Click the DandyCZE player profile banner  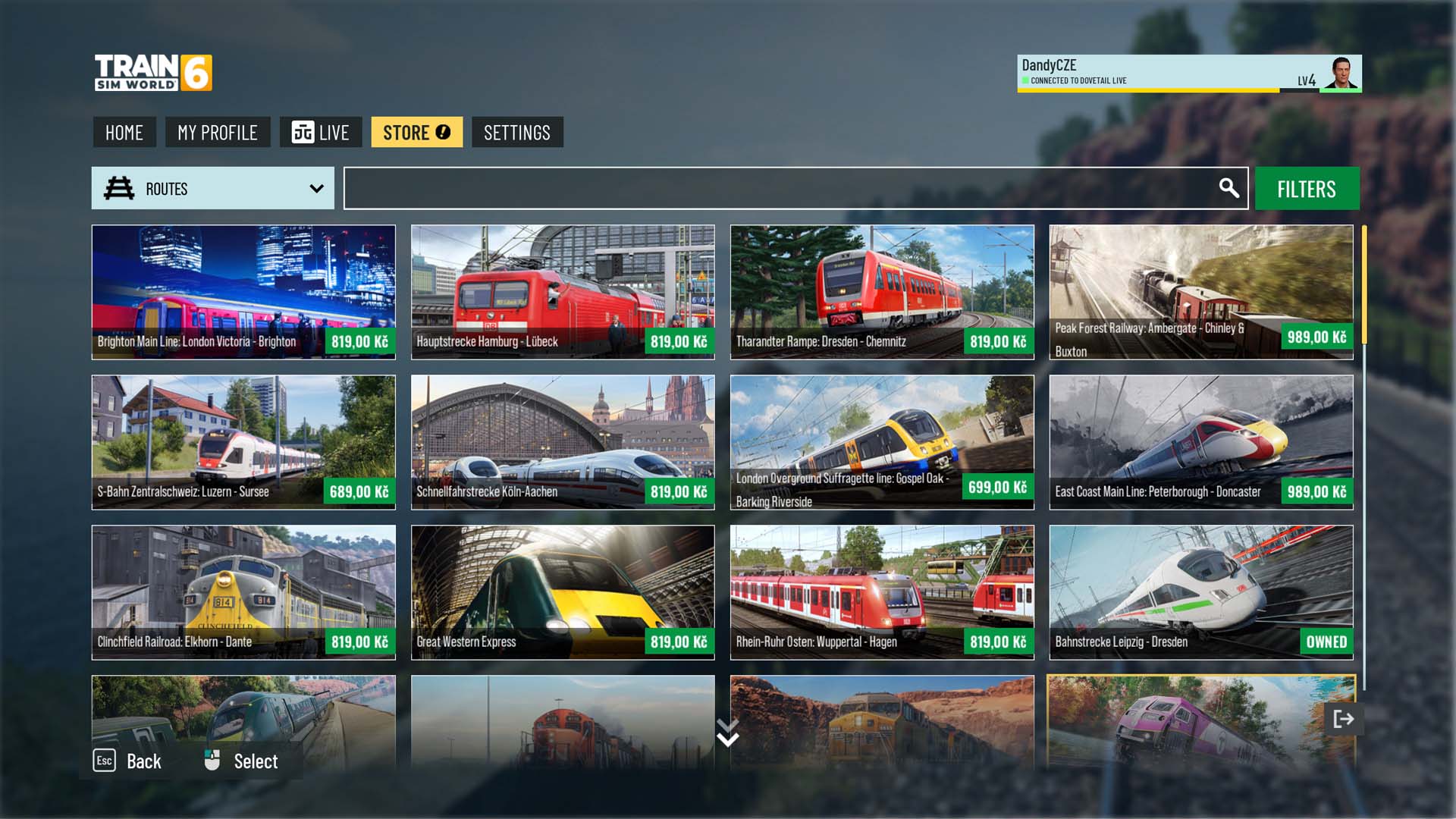click(x=1188, y=74)
